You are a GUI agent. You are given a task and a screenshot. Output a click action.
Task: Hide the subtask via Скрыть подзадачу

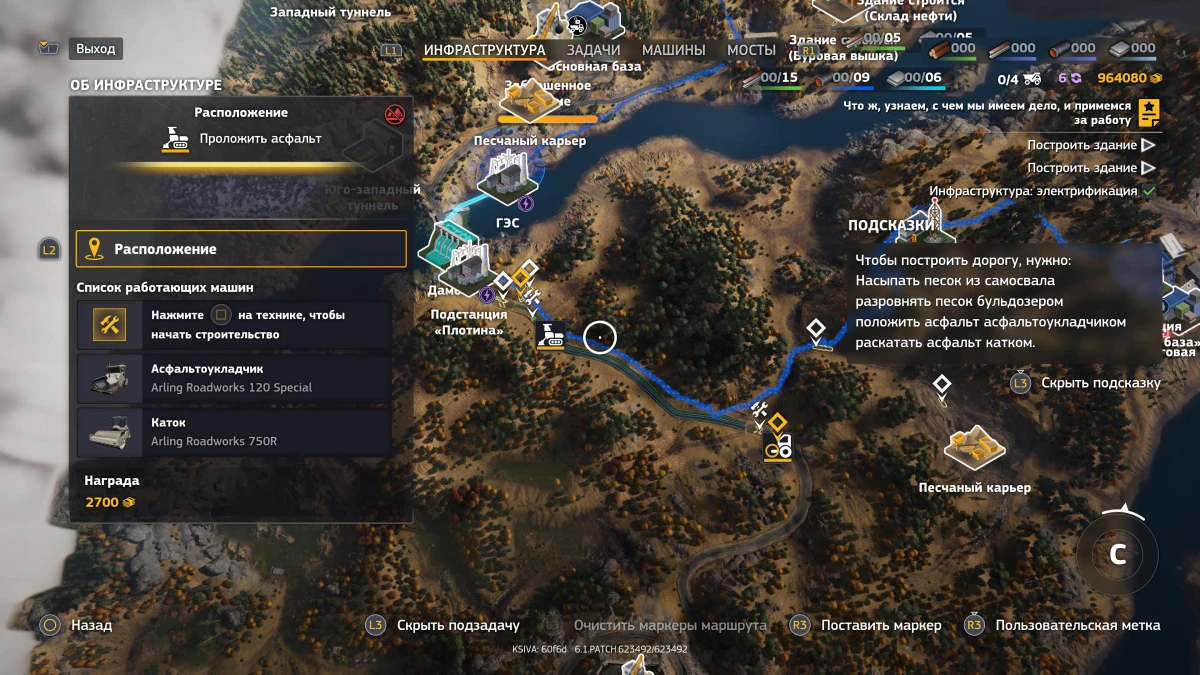457,625
